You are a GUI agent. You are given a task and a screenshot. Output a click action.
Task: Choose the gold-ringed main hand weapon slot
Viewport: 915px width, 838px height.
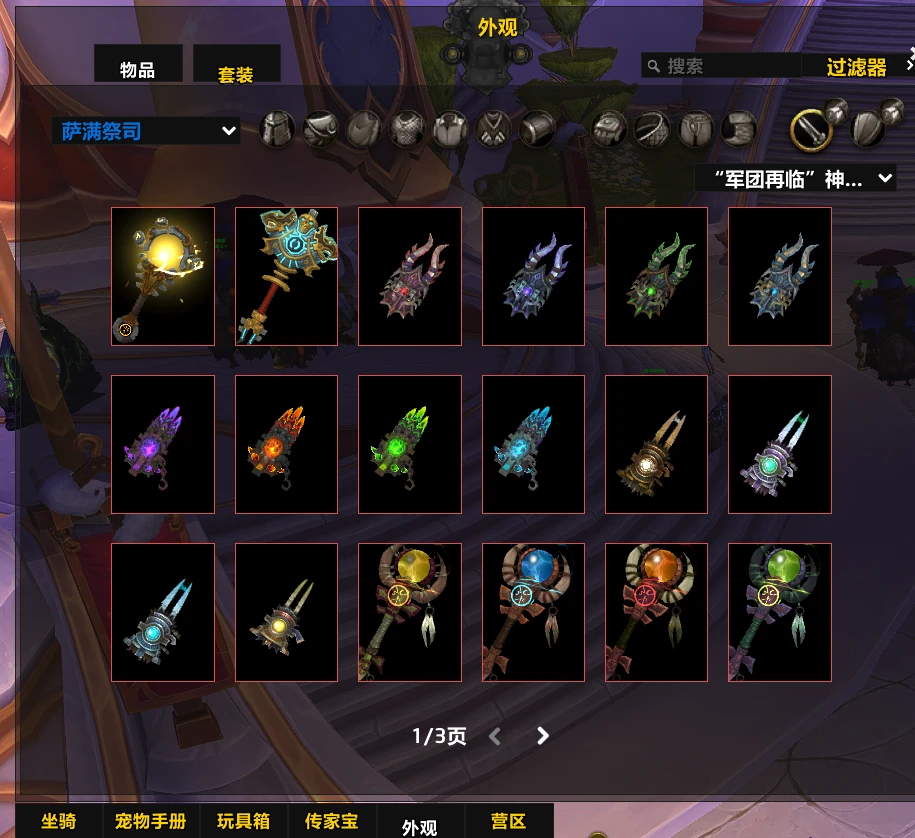pos(810,128)
